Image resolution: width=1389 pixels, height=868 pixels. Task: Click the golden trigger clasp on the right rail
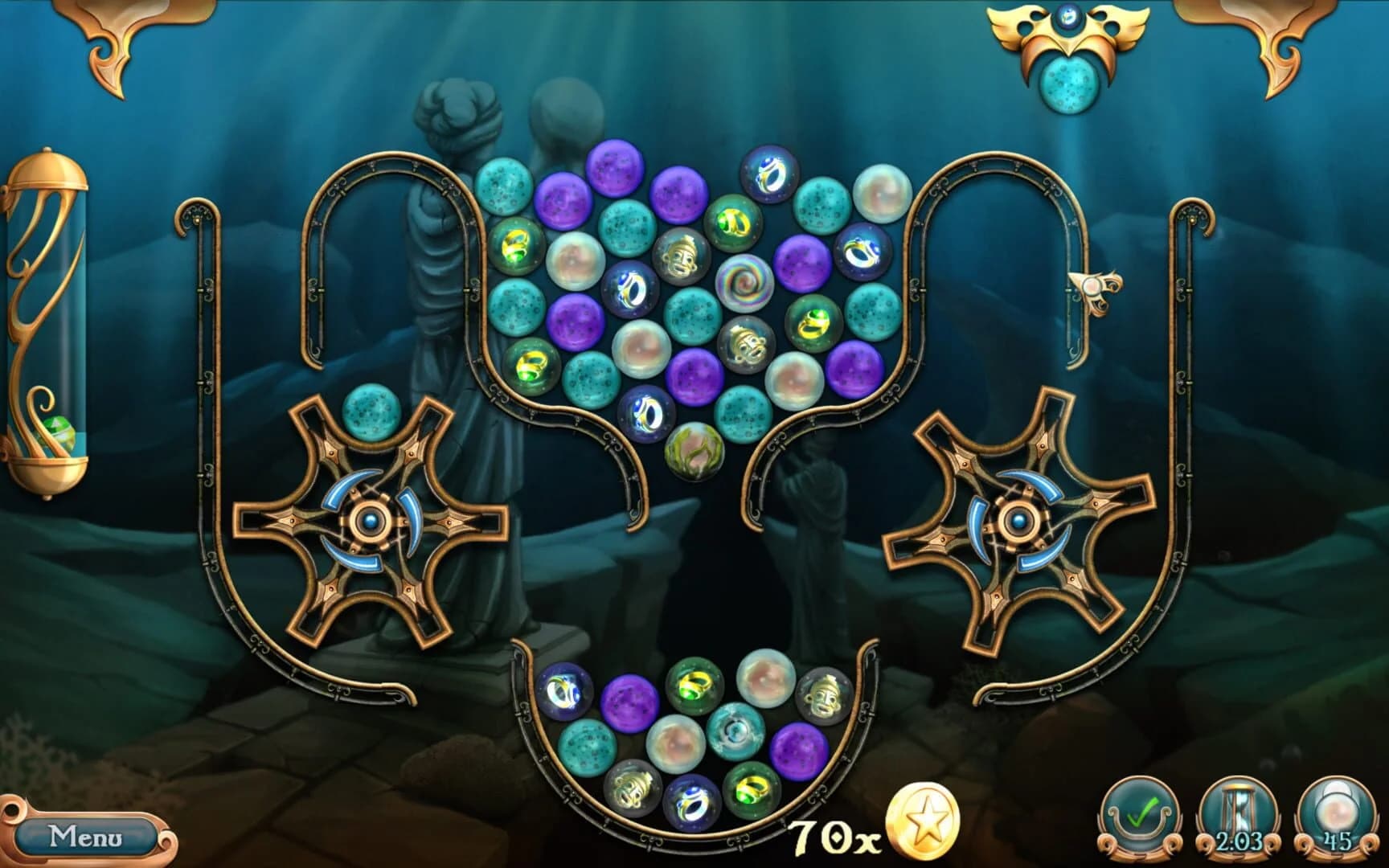coord(1095,289)
